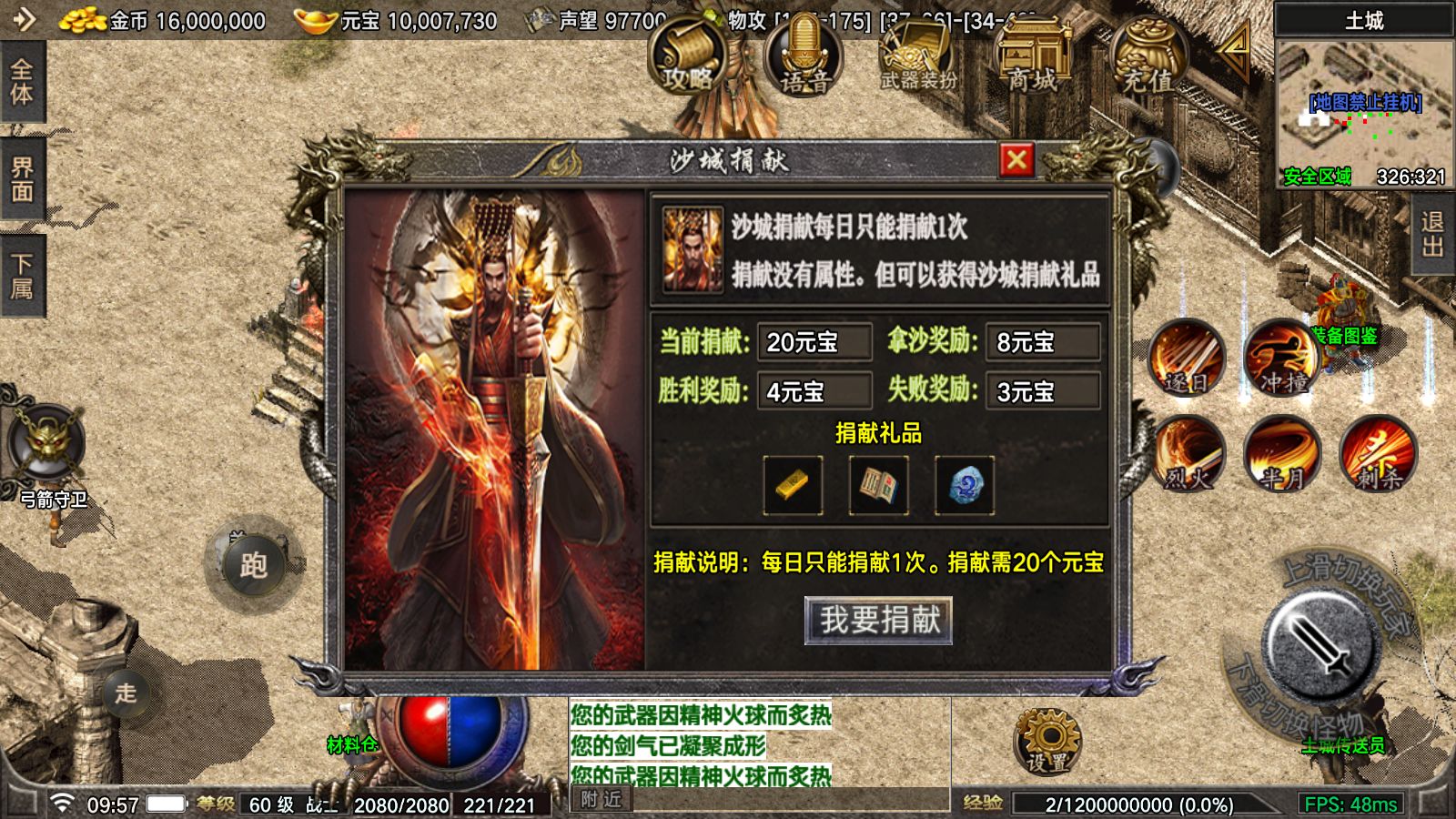
Task: Cast the 烈火 fire skill
Action: pos(1186,455)
